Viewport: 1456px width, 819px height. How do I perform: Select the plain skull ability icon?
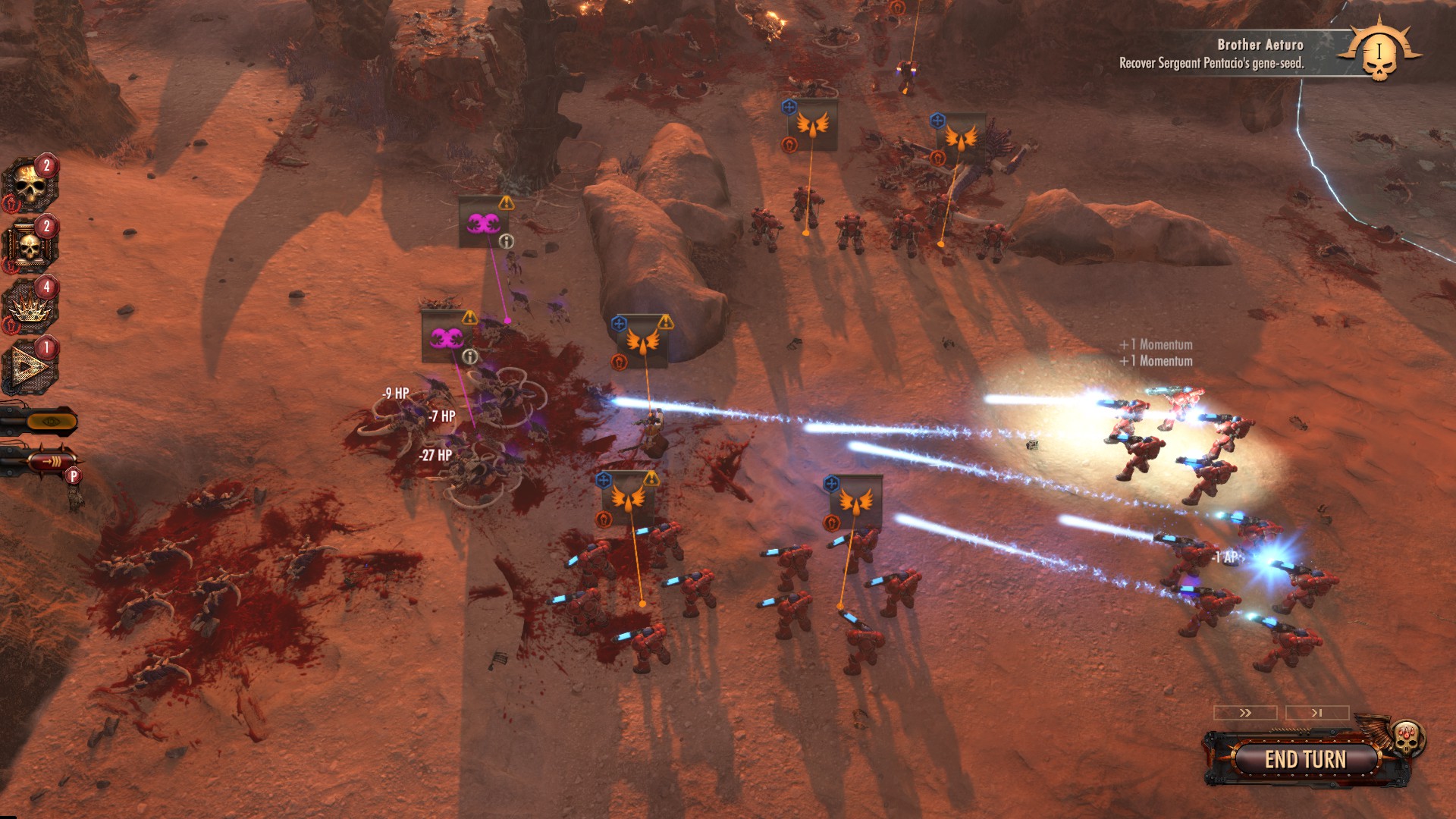click(30, 184)
